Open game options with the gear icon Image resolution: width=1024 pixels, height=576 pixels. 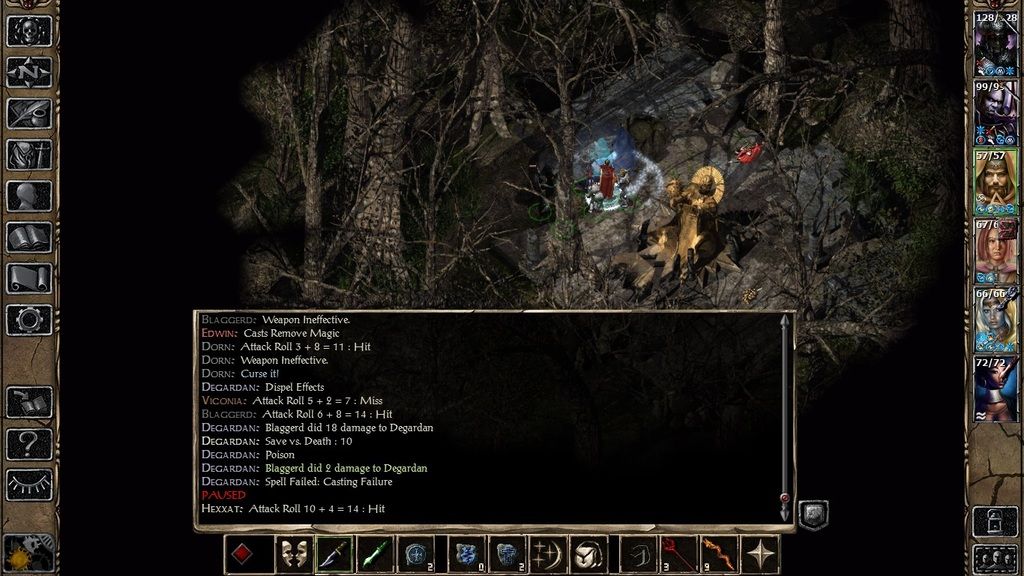pos(28,320)
